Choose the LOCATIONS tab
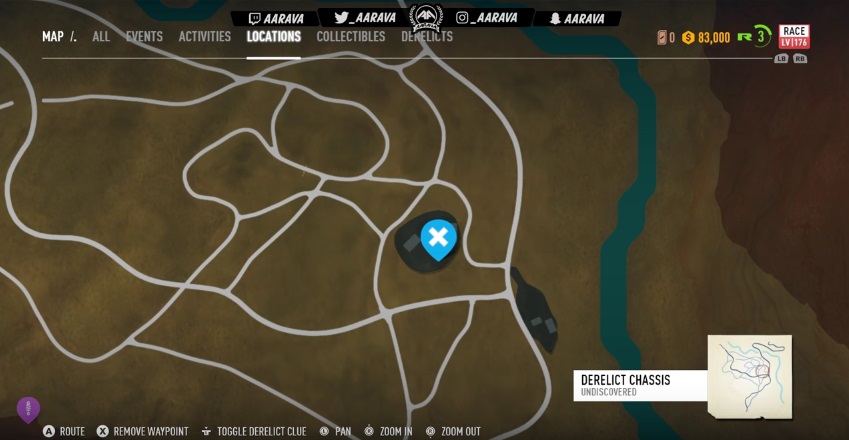The image size is (849, 440). click(274, 37)
